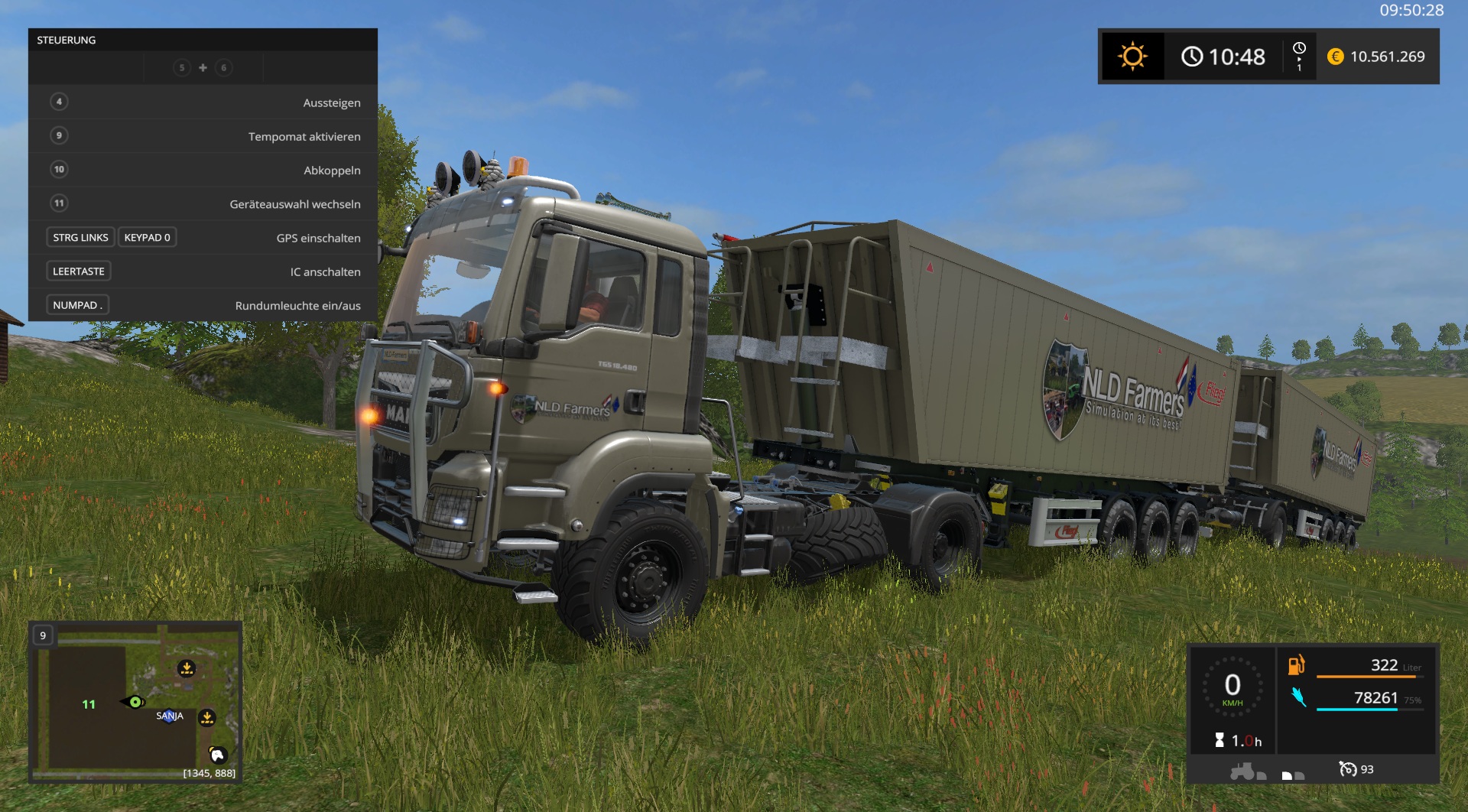This screenshot has height=812, width=1468.
Task: Click the field 11 label on minimap
Action: 89,704
